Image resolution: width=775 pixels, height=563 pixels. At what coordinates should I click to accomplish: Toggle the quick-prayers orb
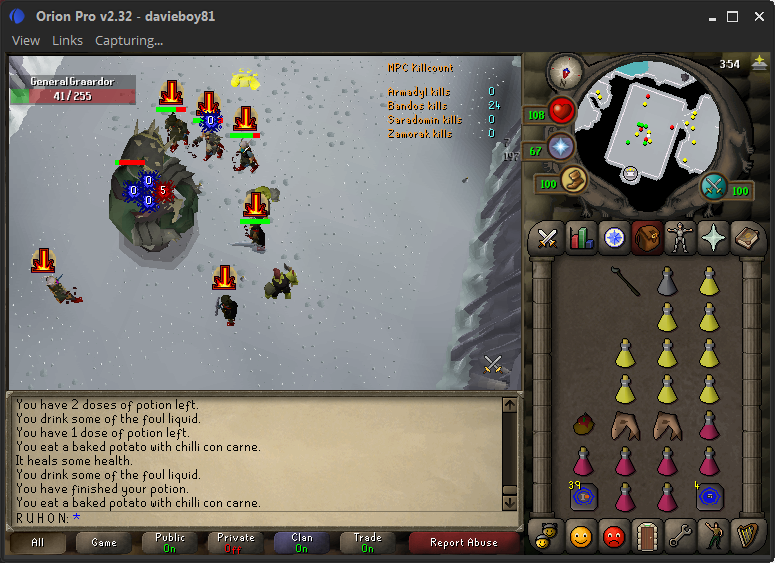point(561,148)
